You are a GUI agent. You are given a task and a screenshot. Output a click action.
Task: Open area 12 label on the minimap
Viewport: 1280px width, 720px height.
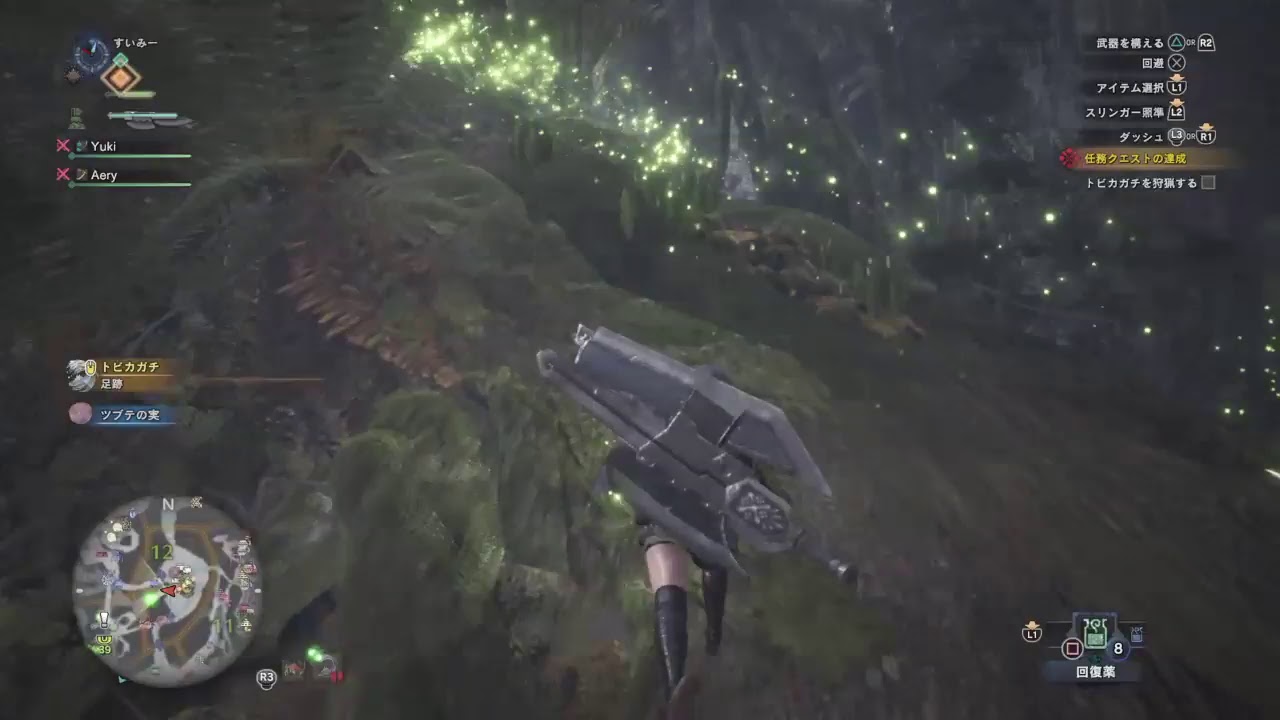[x=162, y=551]
